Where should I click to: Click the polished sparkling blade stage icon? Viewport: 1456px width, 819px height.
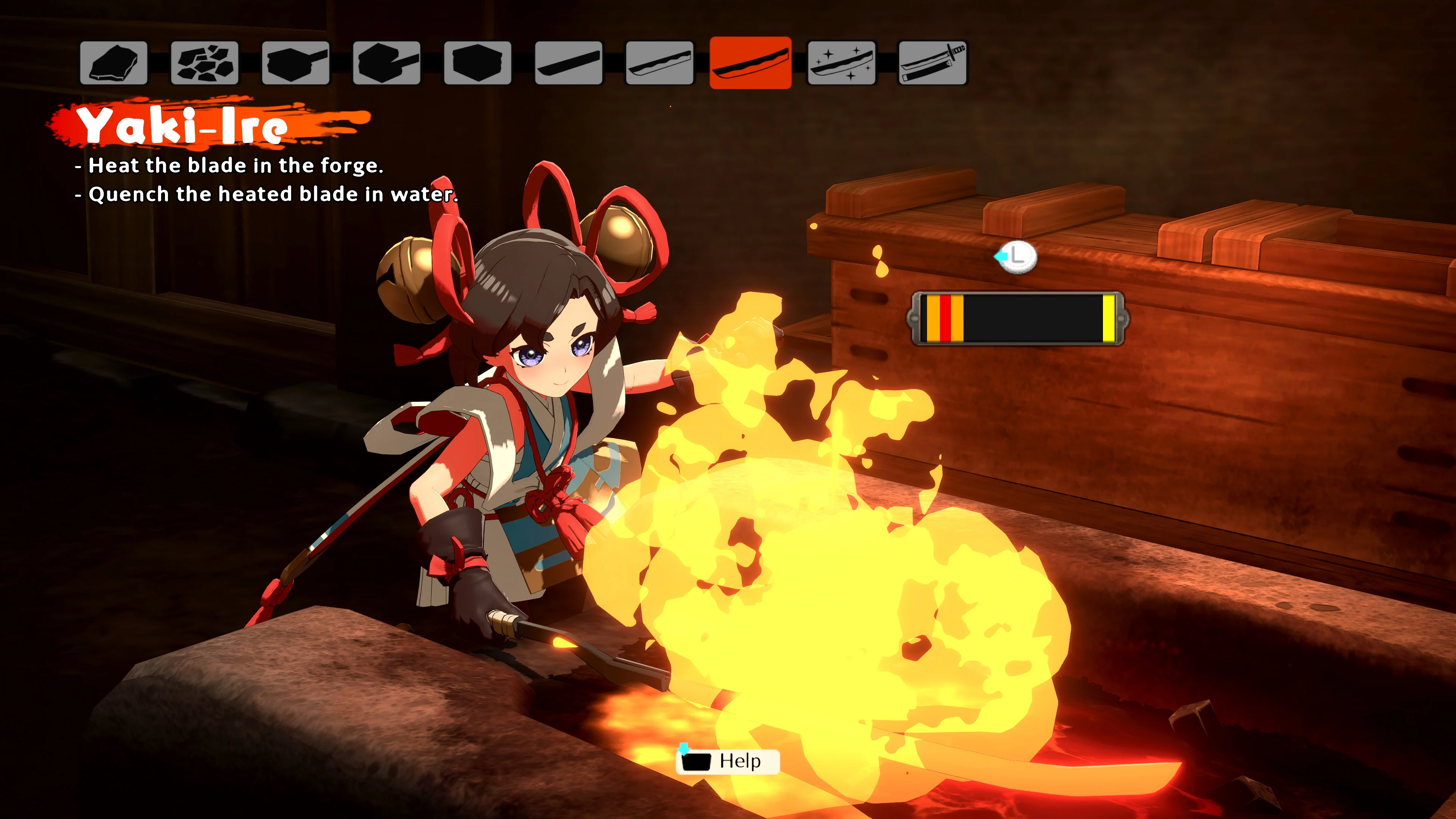[x=842, y=63]
